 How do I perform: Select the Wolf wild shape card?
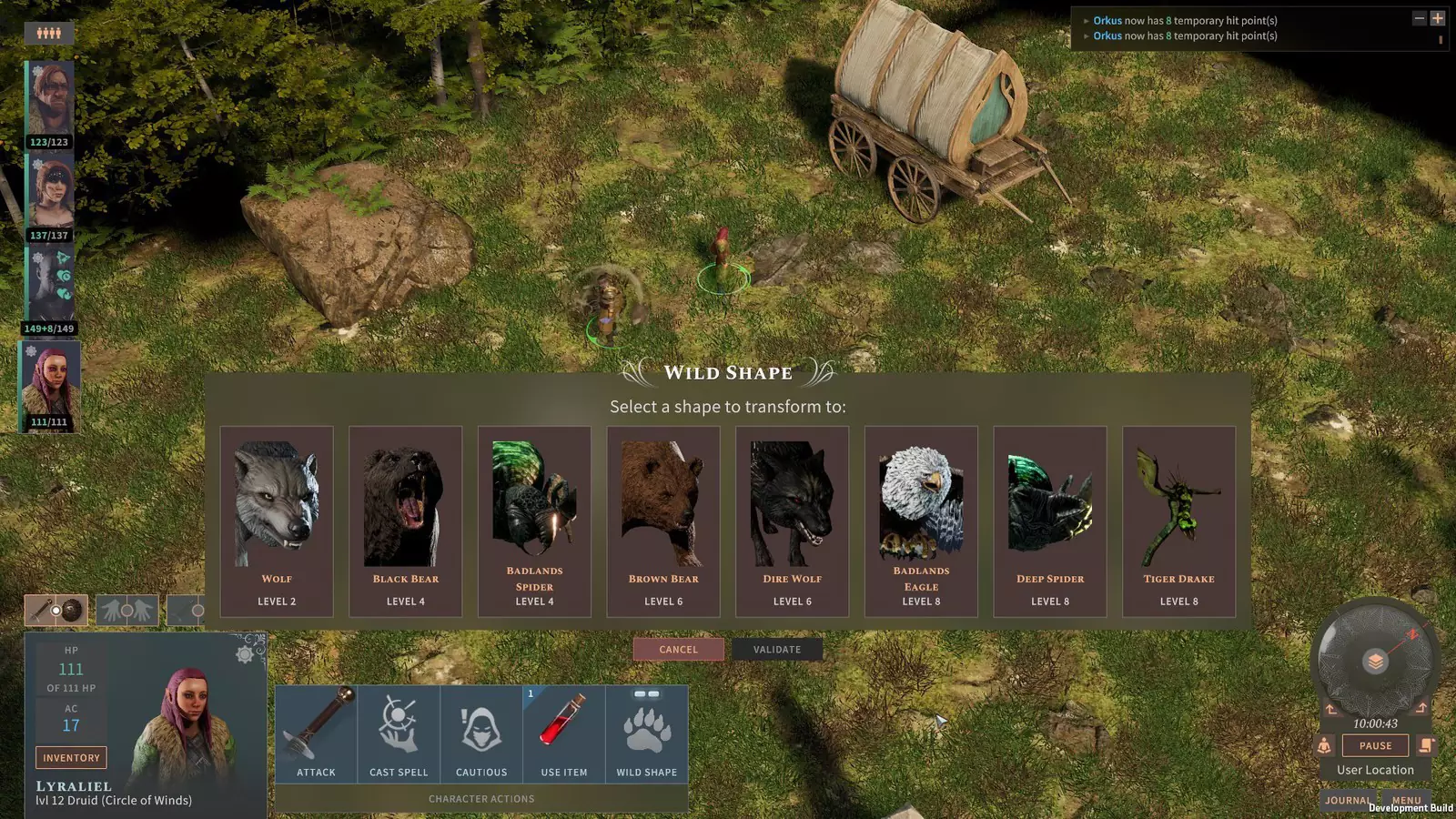(x=277, y=521)
